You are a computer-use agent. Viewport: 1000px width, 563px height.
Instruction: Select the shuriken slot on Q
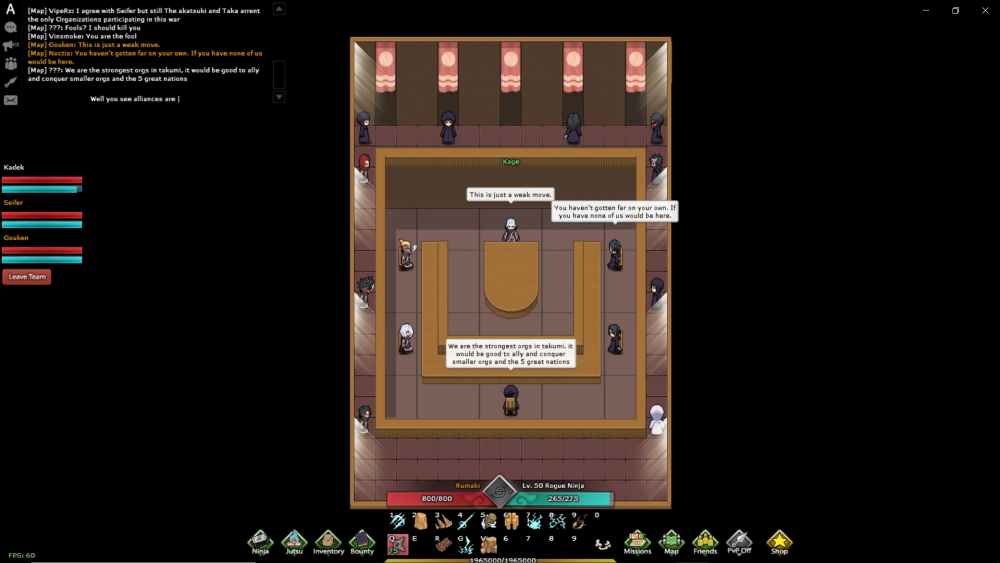click(x=397, y=544)
